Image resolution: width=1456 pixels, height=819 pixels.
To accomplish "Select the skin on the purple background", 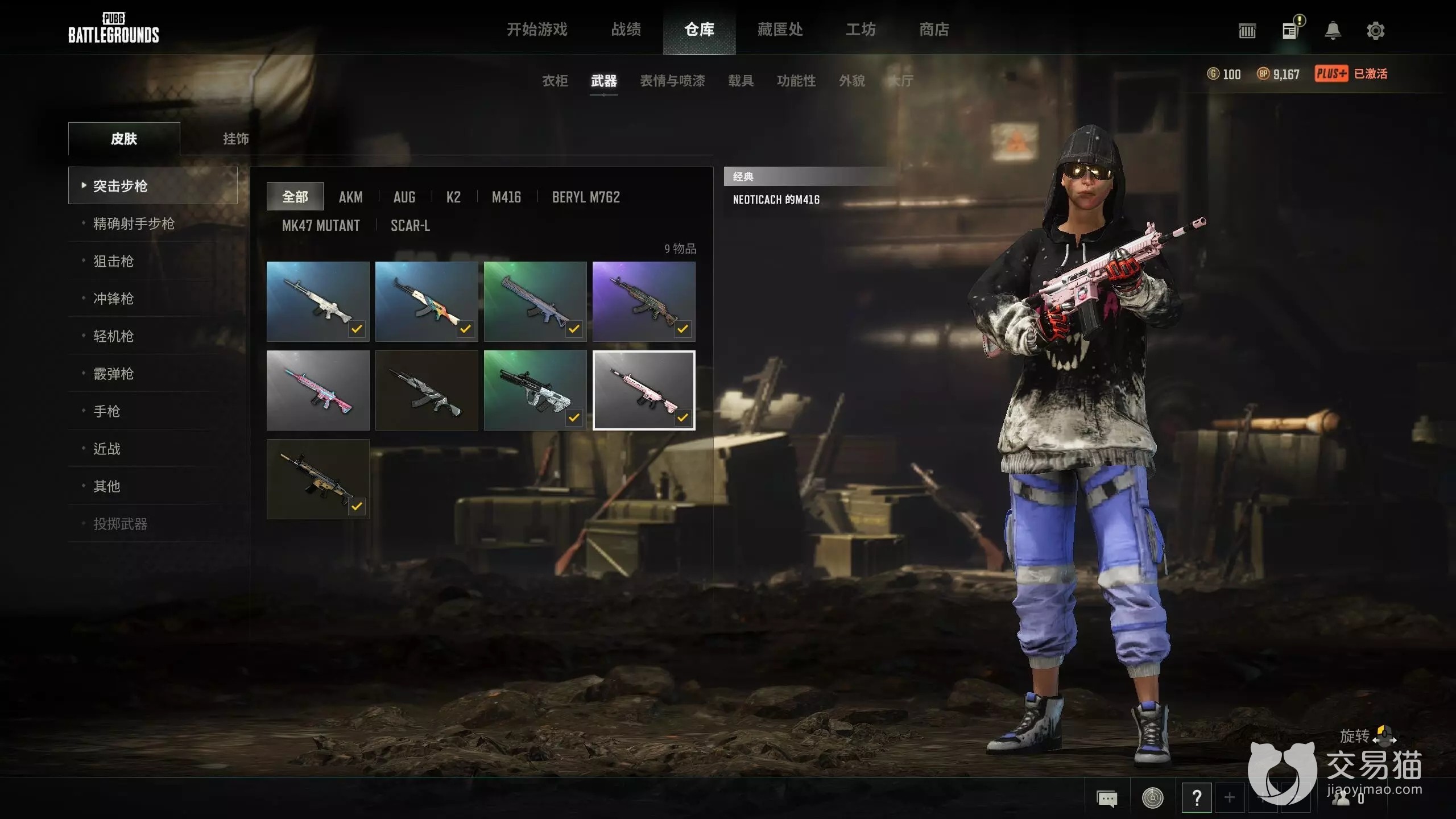I will click(644, 301).
